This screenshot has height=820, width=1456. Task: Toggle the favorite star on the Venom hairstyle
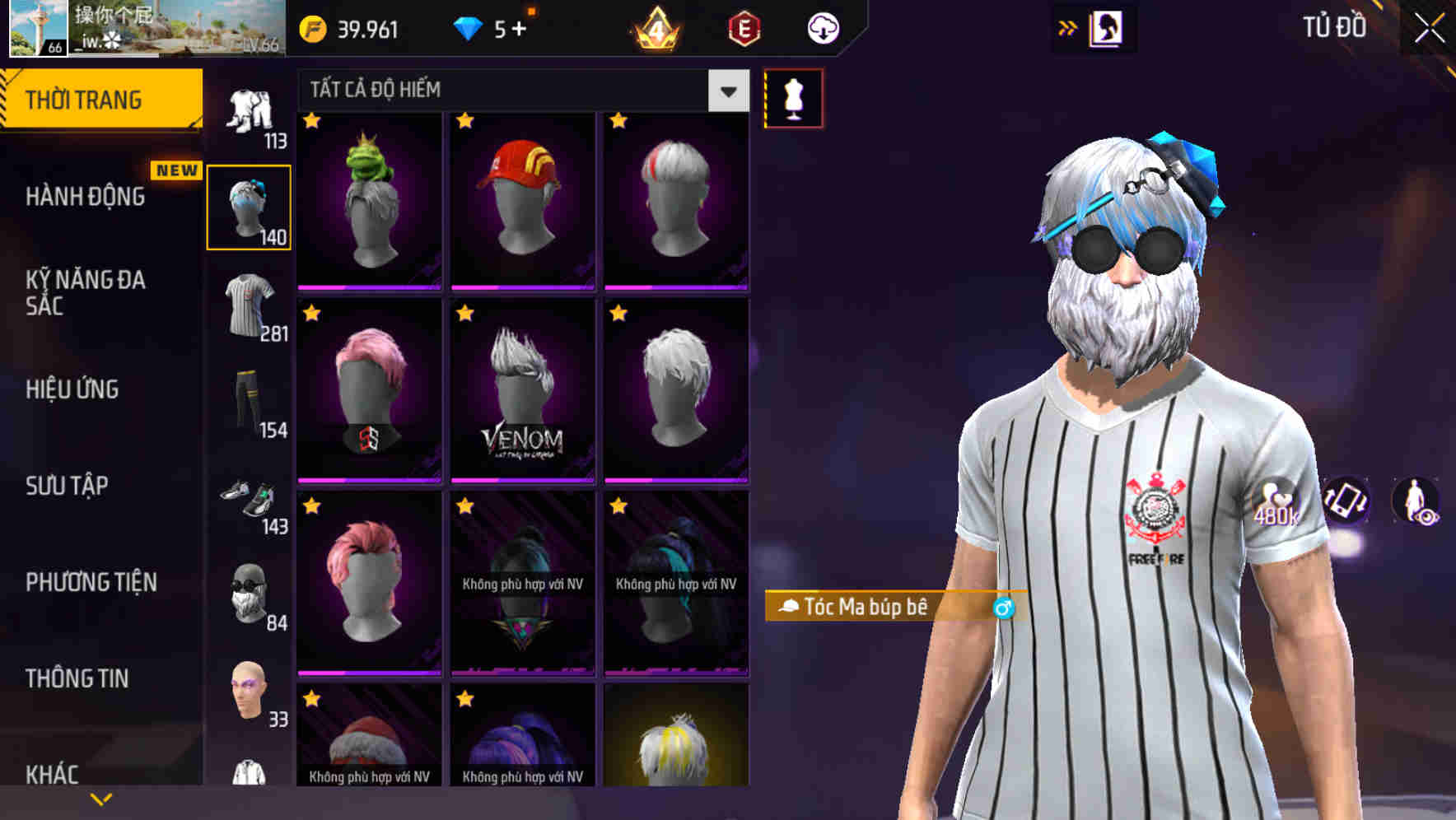[x=464, y=313]
